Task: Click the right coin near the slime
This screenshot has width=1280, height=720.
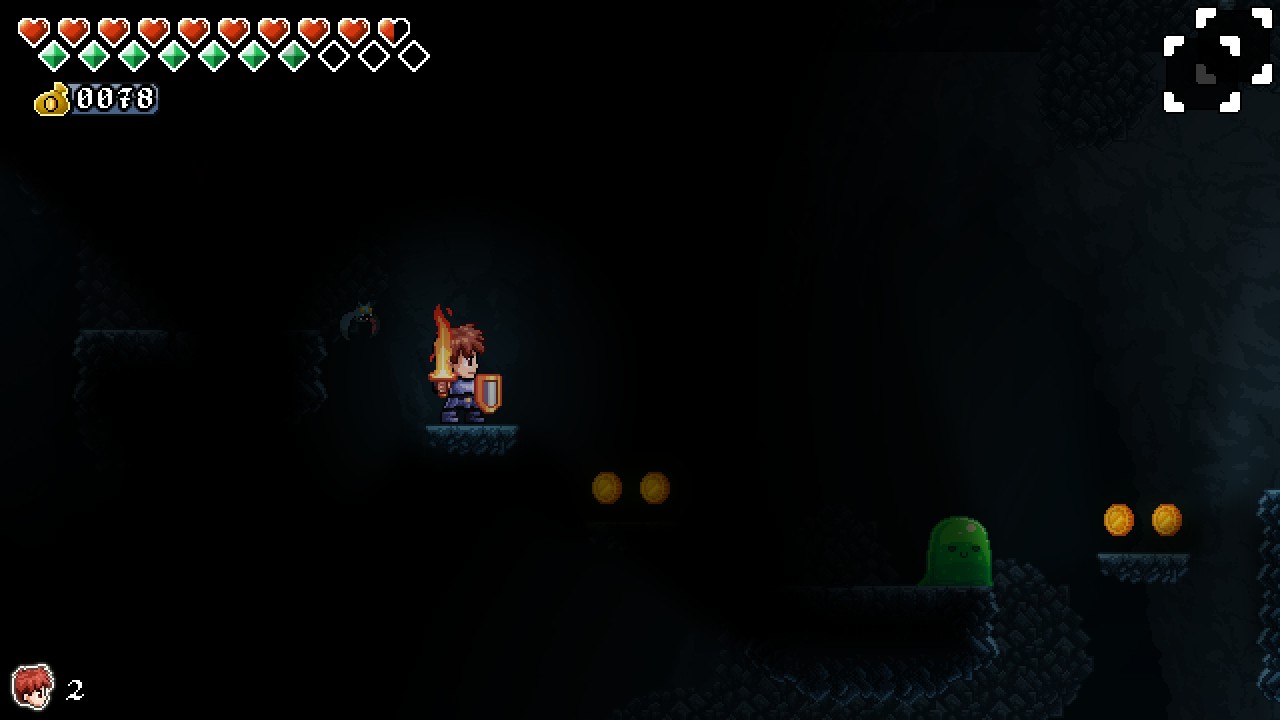Action: pos(1168,518)
